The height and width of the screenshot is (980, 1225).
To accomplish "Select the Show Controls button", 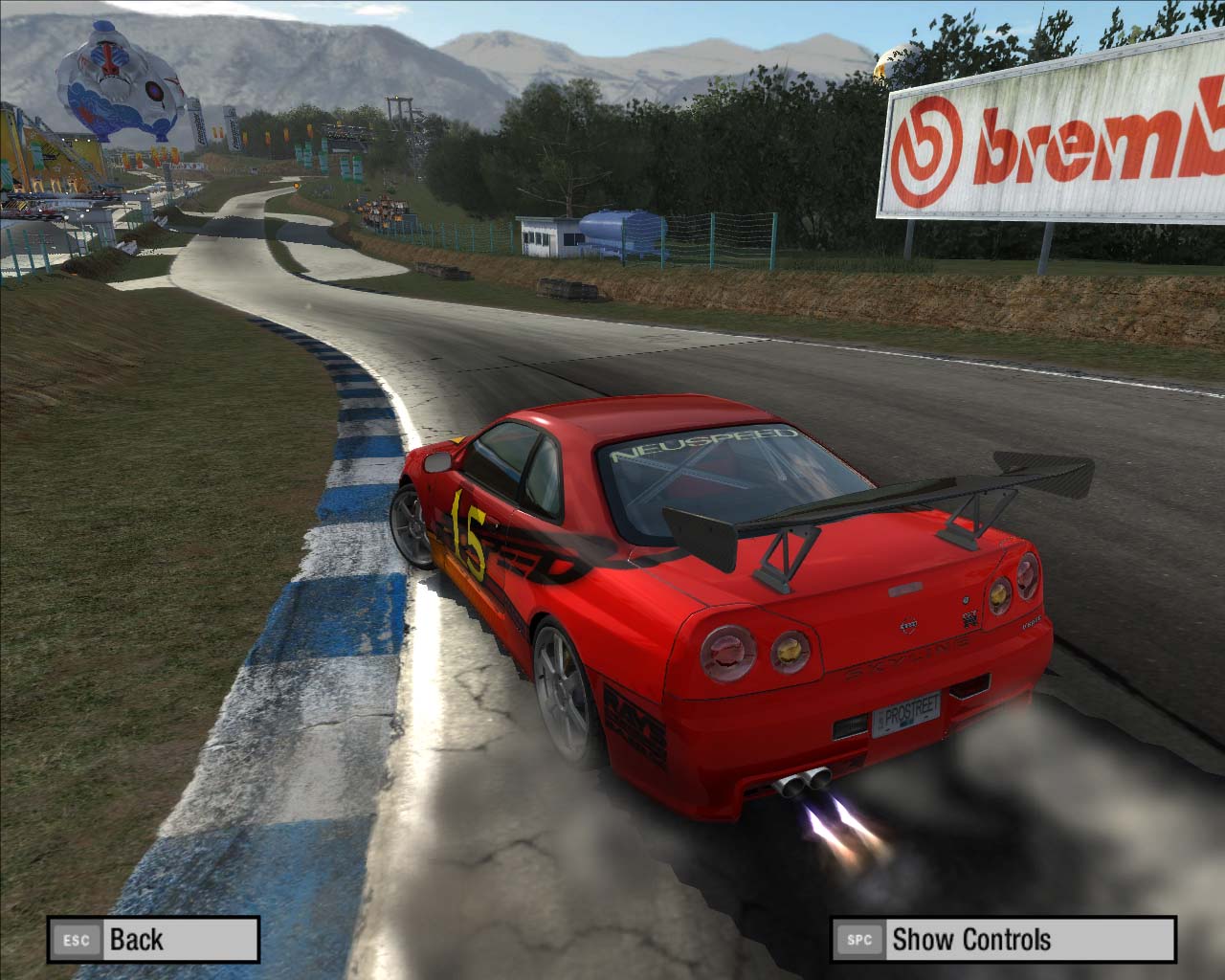I will click(1003, 939).
